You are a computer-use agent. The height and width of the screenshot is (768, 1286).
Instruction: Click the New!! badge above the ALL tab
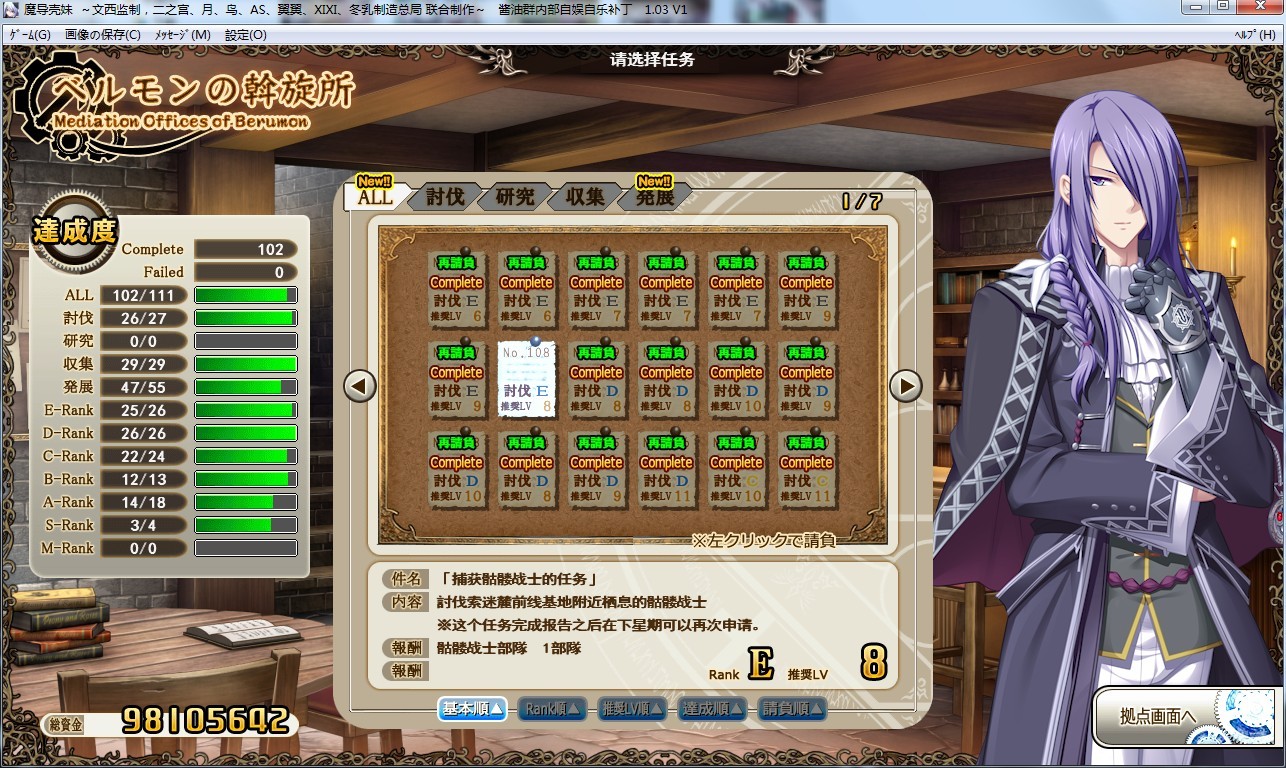[x=375, y=181]
